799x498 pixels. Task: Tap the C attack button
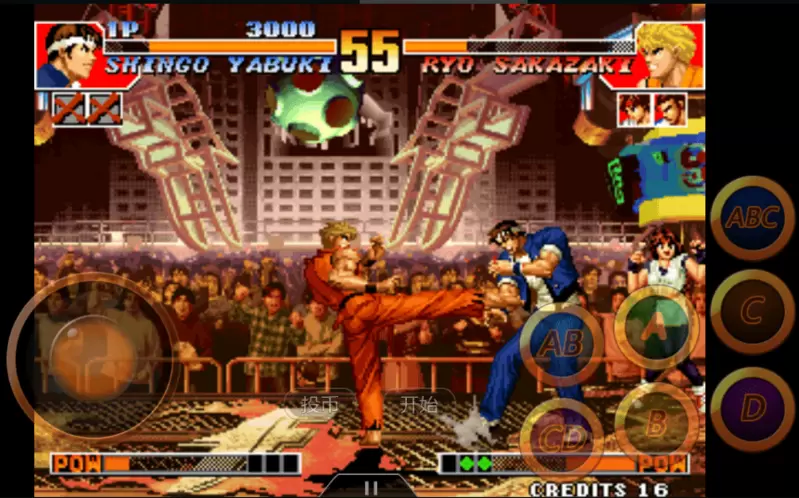[x=752, y=312]
